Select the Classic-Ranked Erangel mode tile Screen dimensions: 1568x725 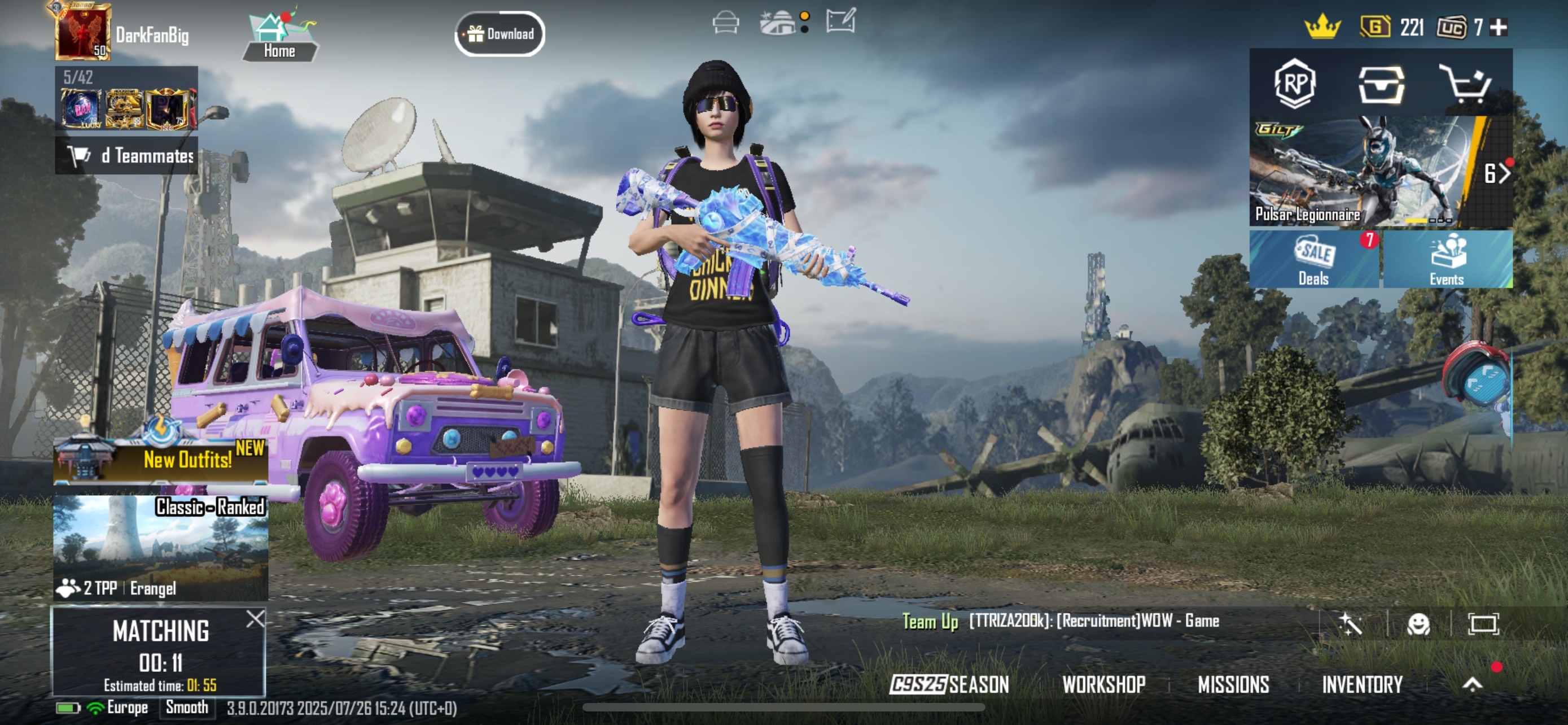tap(161, 547)
